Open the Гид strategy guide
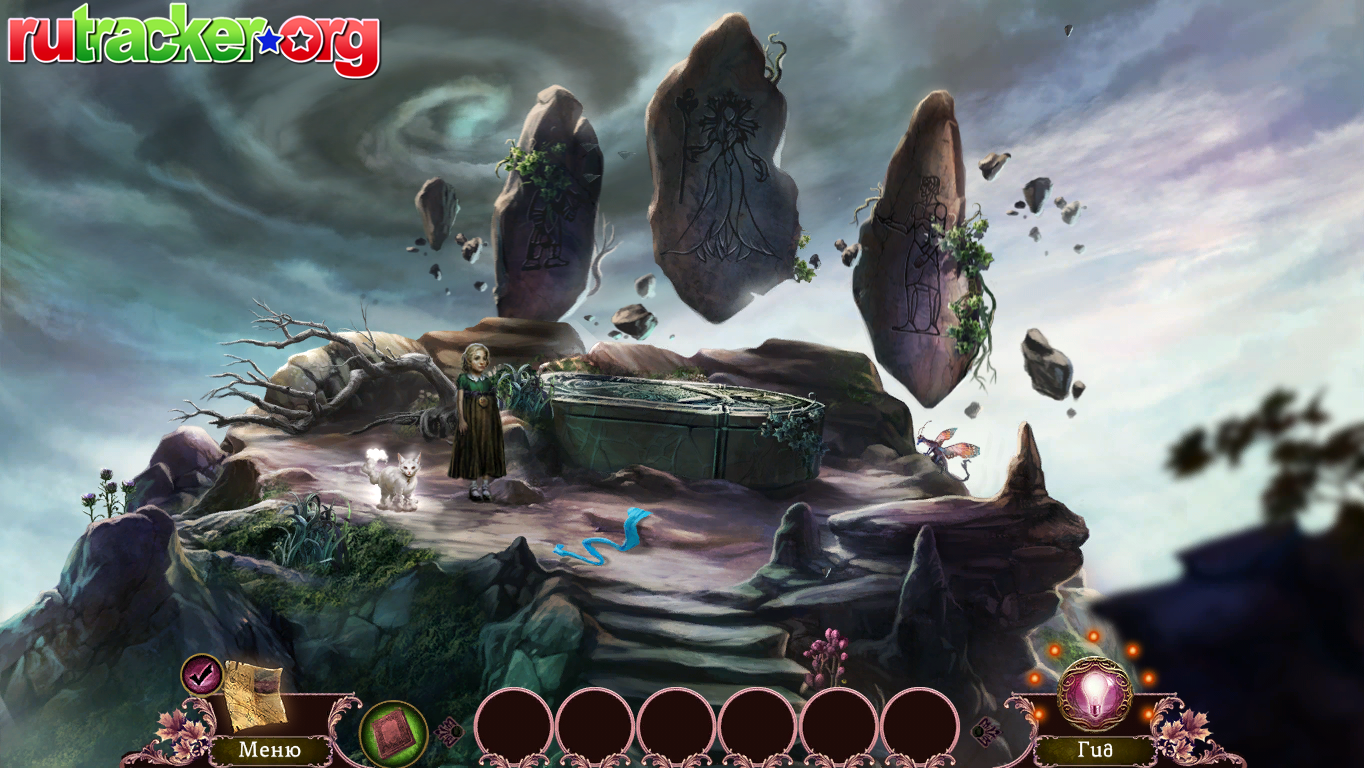Viewport: 1364px width, 768px height. [1095, 750]
